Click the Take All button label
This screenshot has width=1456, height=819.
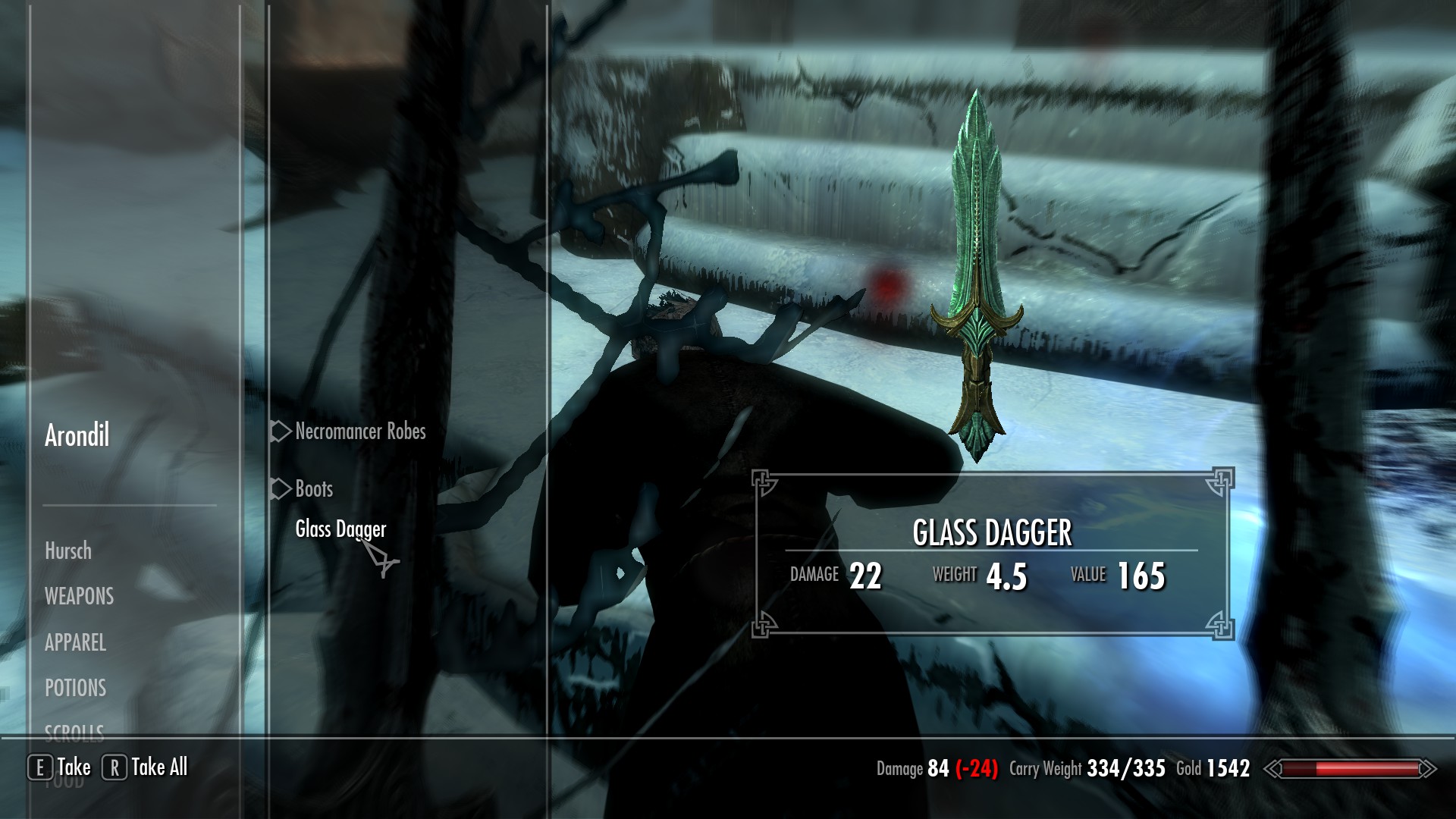point(159,767)
